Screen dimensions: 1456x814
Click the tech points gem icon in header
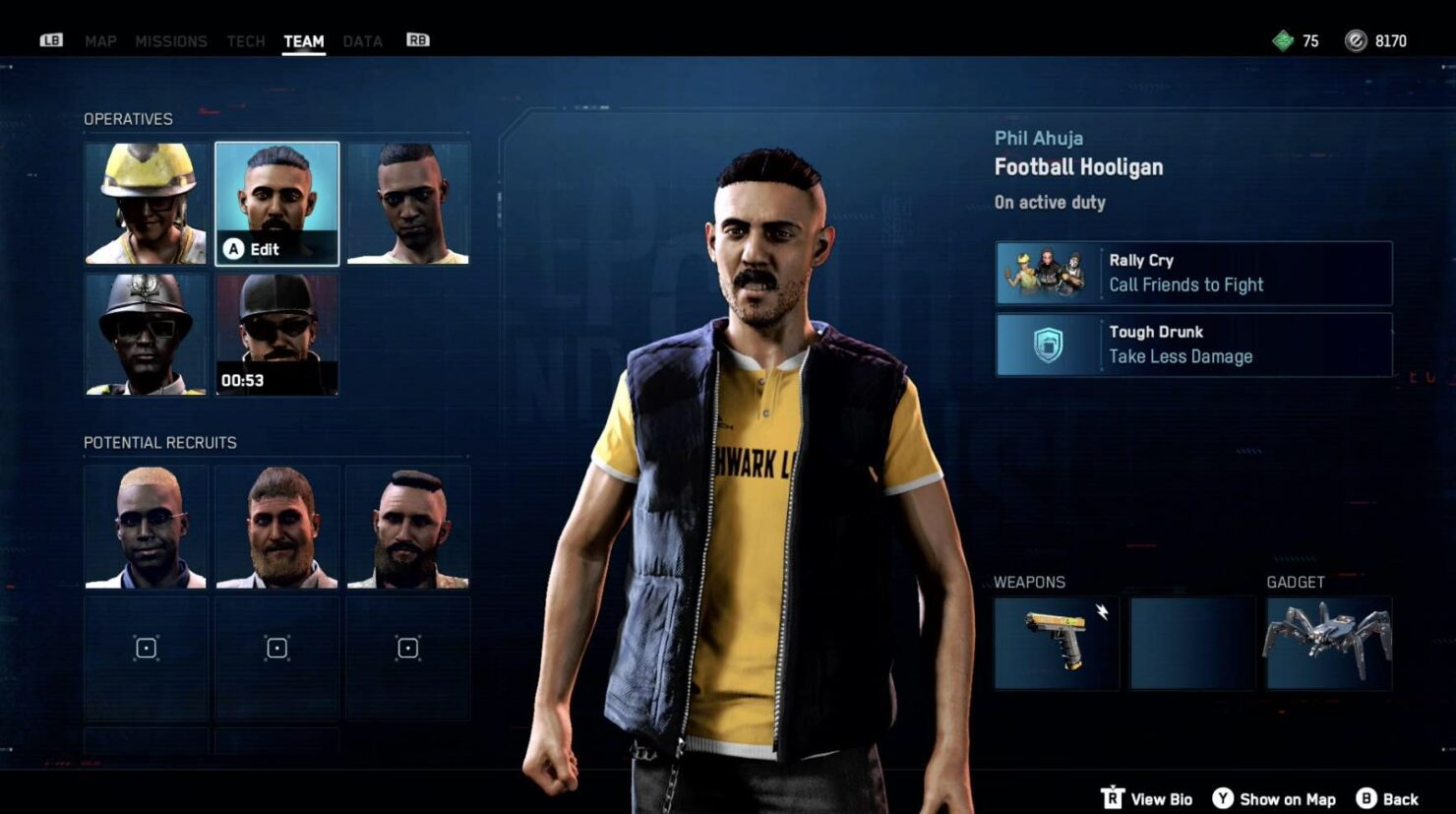point(1285,40)
